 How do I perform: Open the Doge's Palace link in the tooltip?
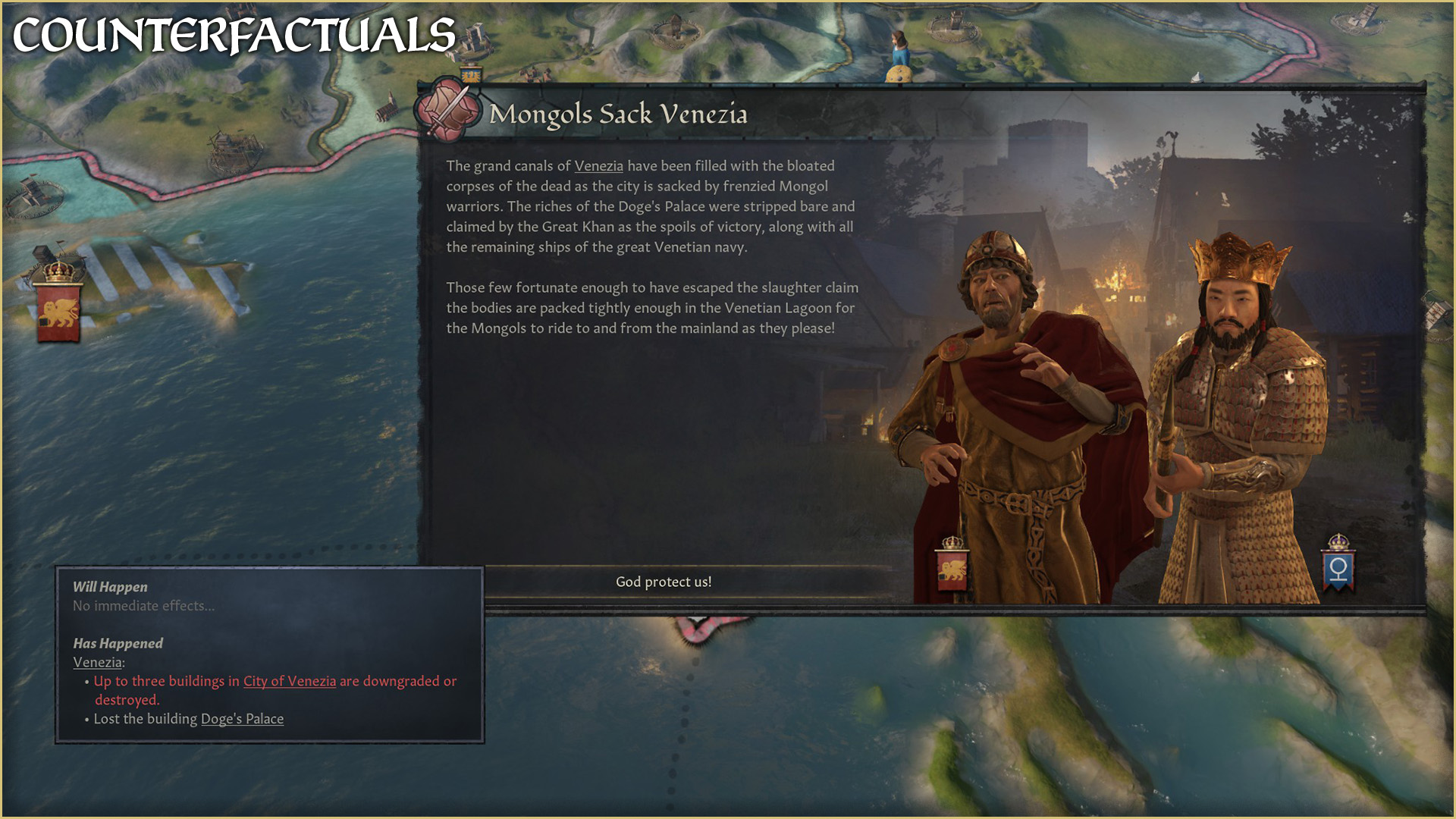pyautogui.click(x=241, y=719)
